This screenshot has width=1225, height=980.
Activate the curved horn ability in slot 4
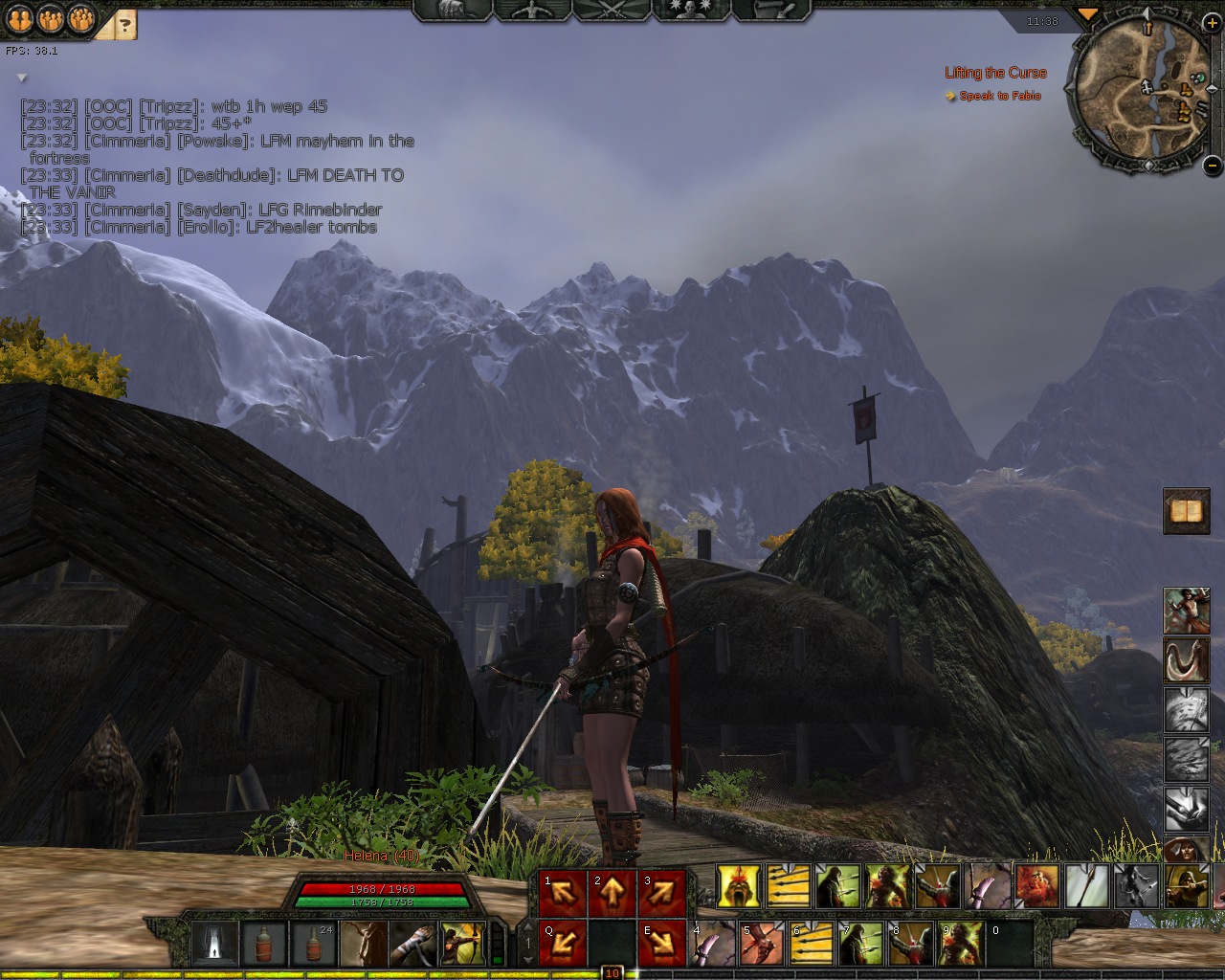click(x=713, y=944)
